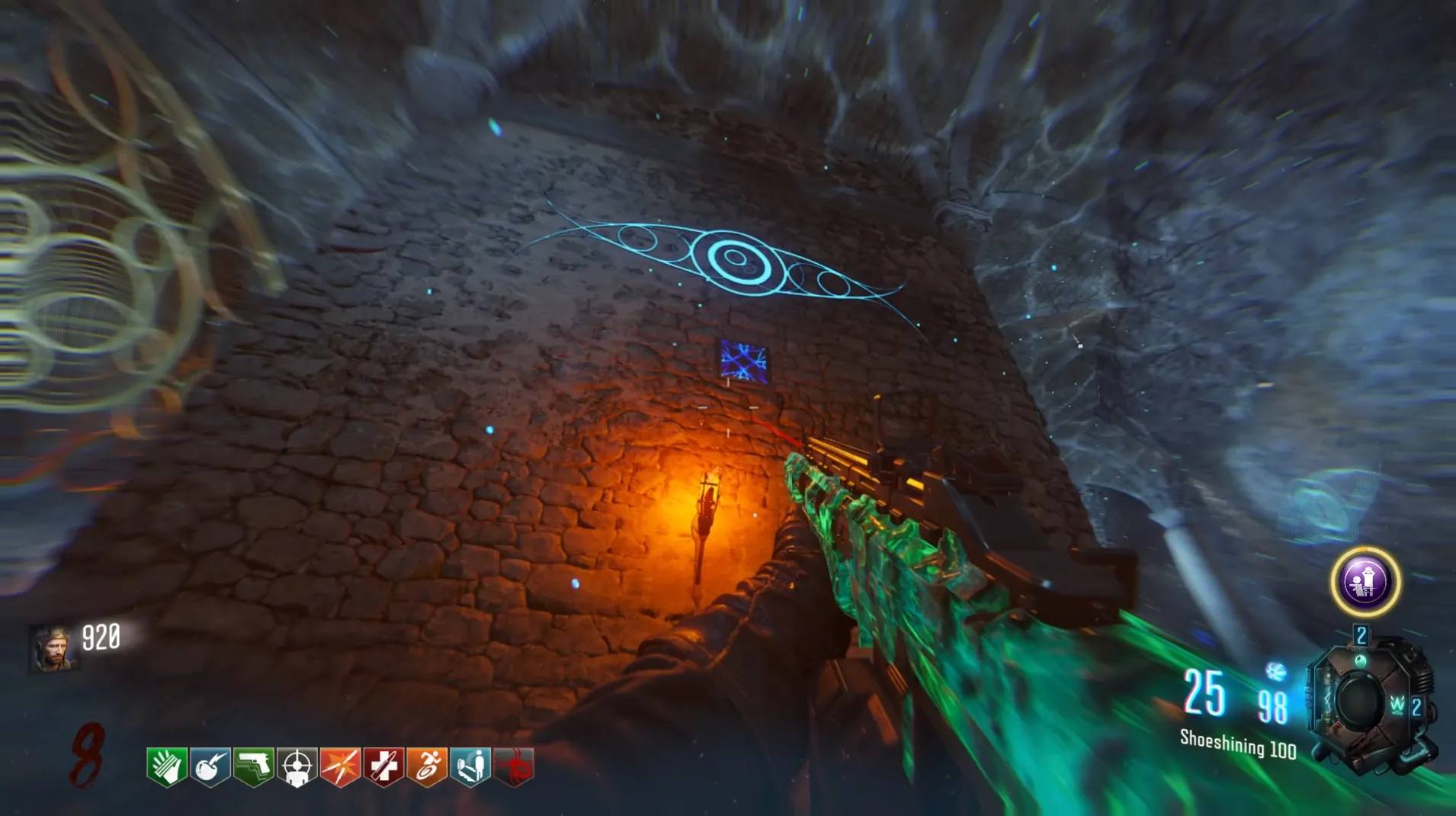Activate the purple GobbleGum orb
Image resolution: width=1456 pixels, height=816 pixels.
1365,582
